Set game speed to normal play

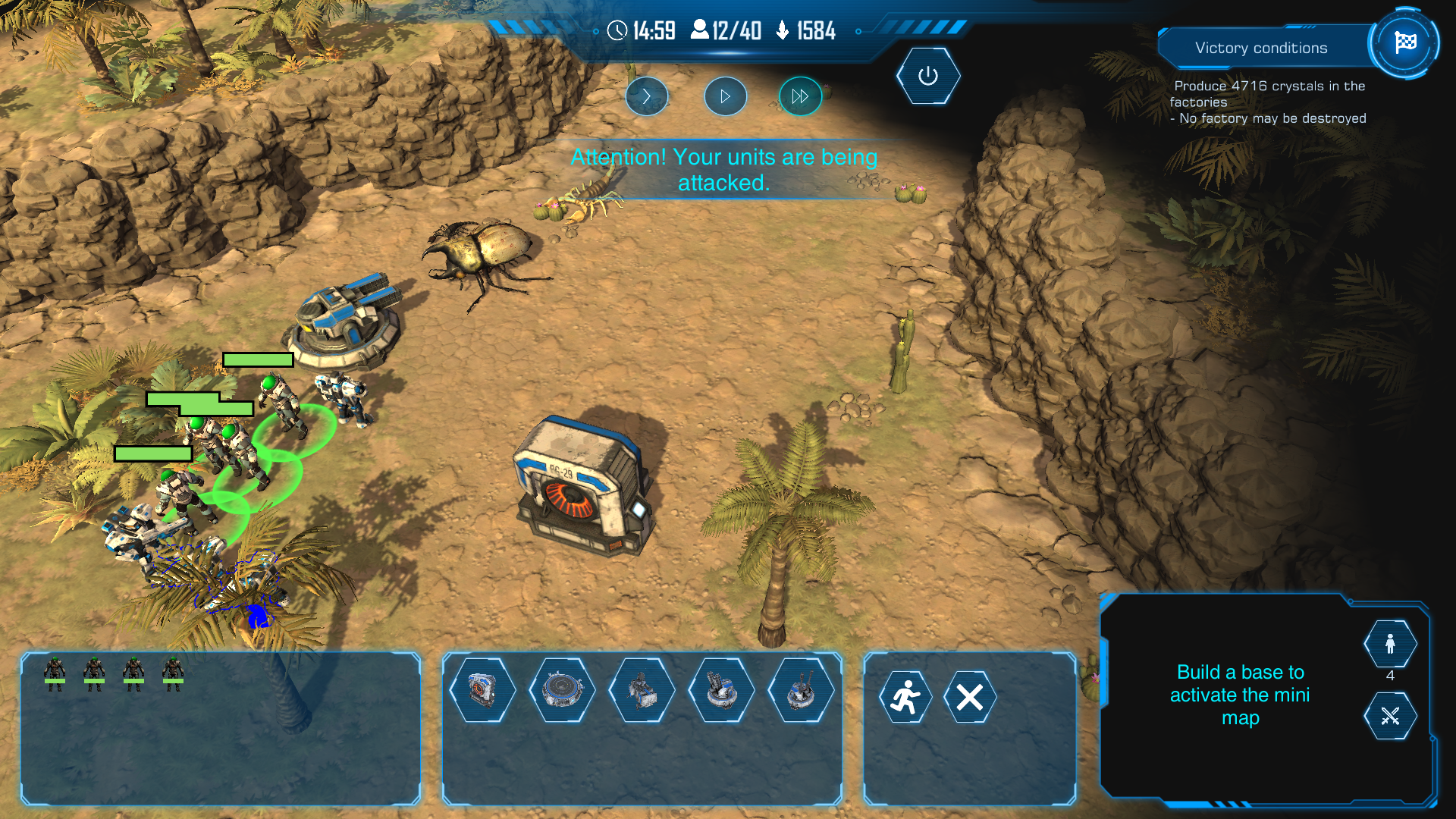coord(725,96)
